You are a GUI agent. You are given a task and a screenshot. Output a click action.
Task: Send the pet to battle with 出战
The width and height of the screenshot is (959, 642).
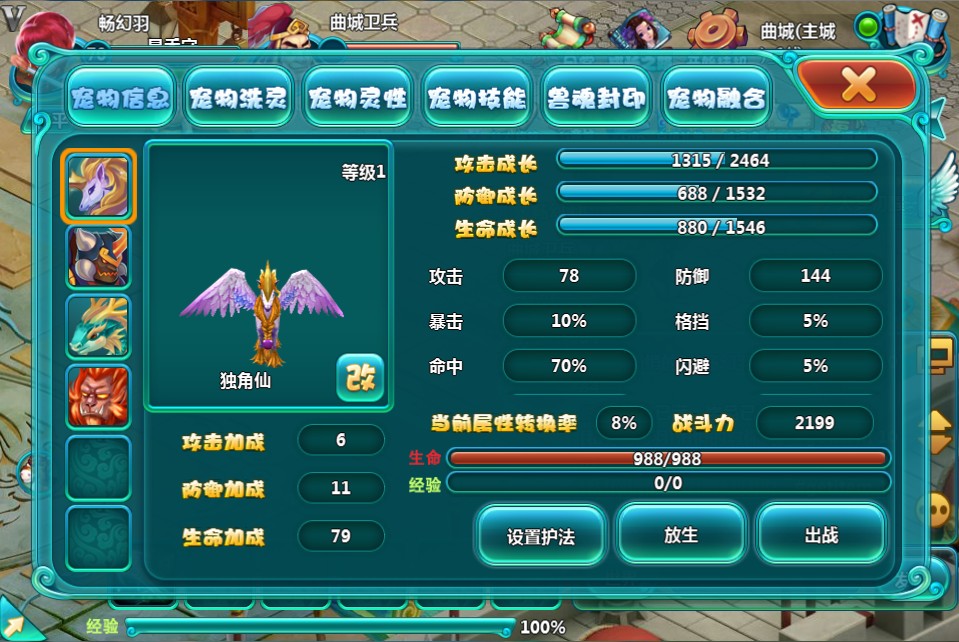coord(821,535)
